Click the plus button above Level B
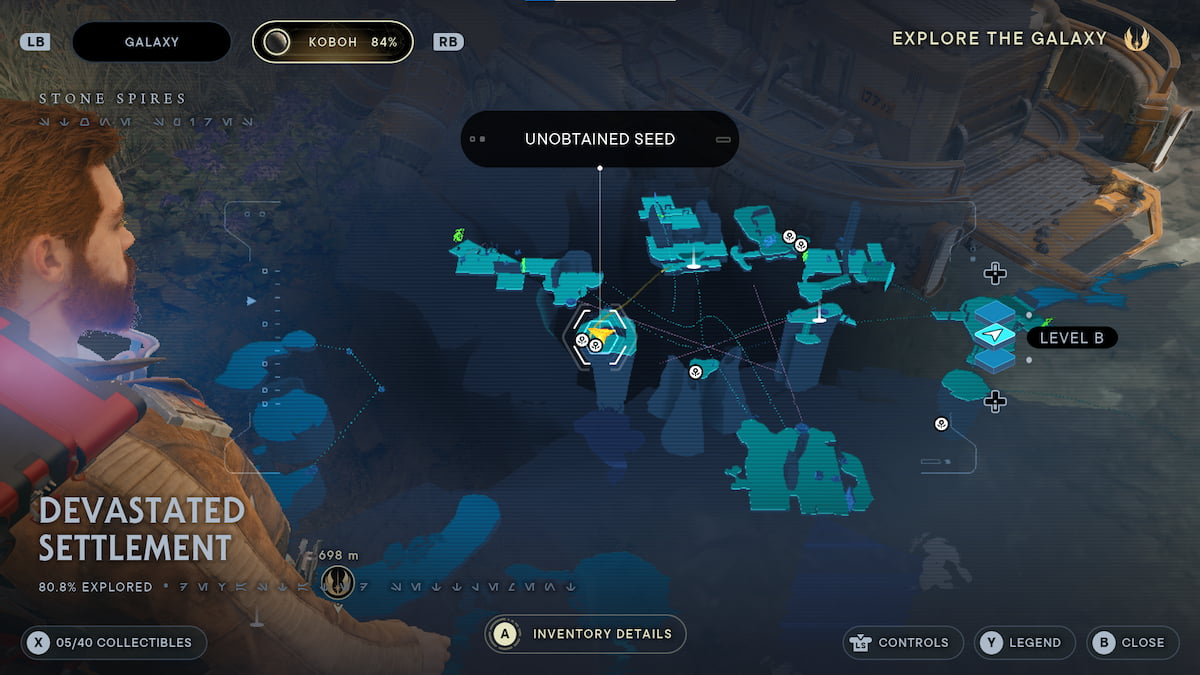Image resolution: width=1200 pixels, height=675 pixels. click(x=994, y=273)
